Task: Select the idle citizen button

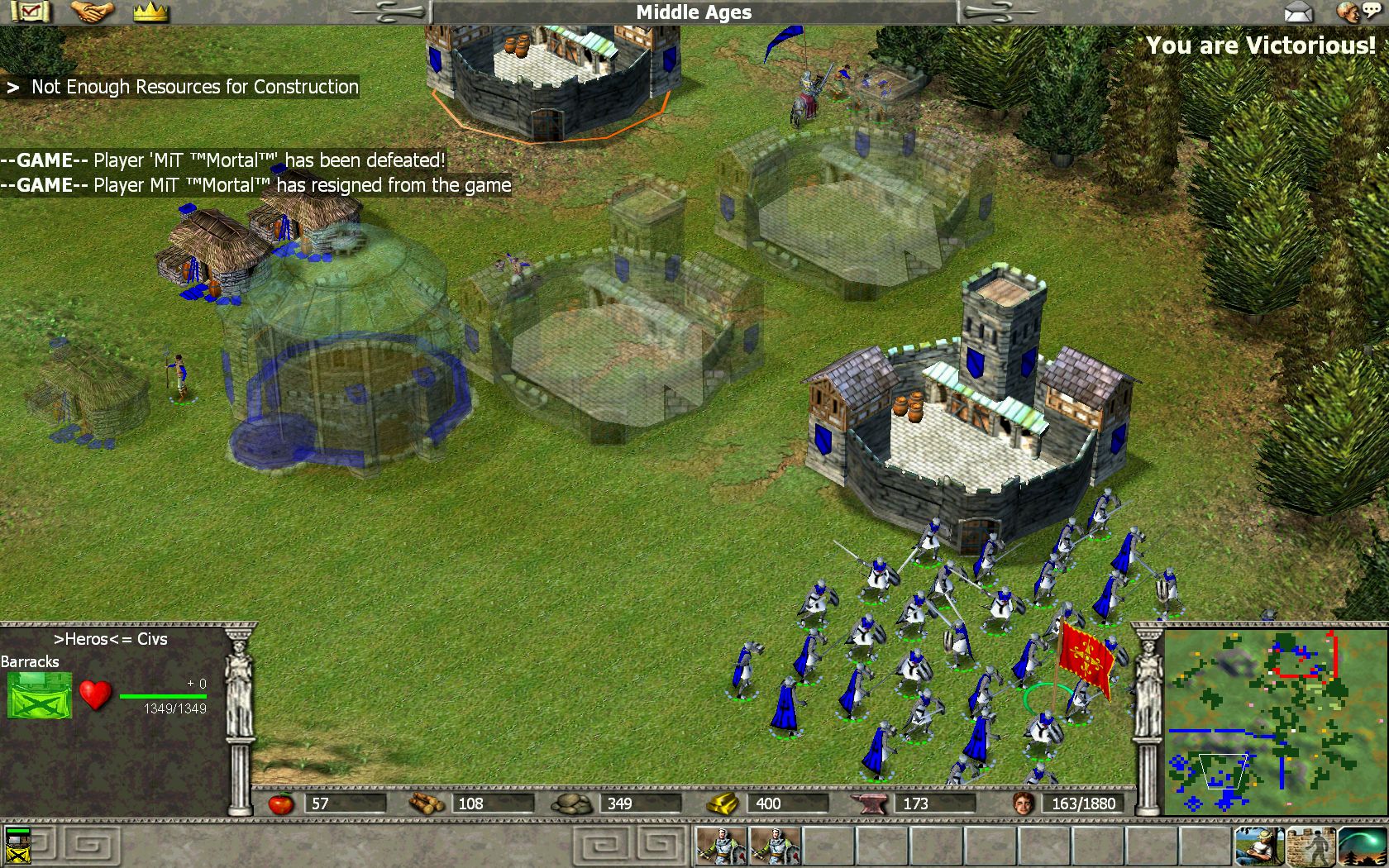Action: point(1259,846)
